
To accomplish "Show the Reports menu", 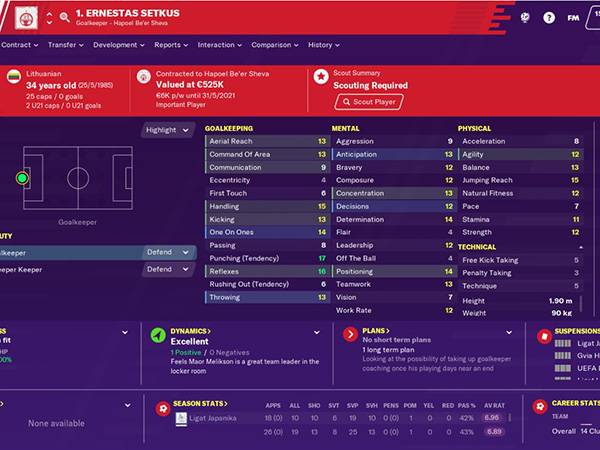I will [x=170, y=45].
